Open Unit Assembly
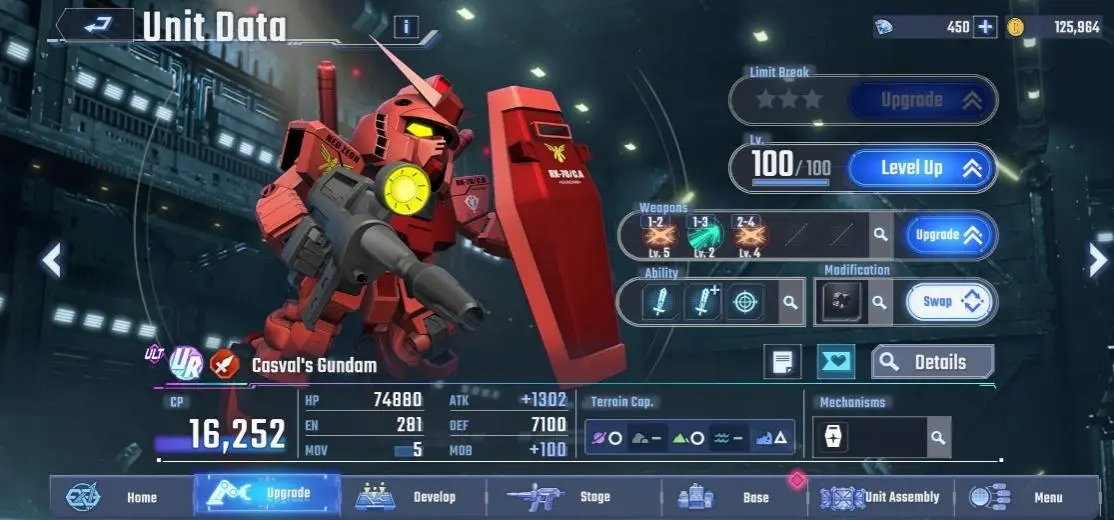This screenshot has height=520, width=1114. [882, 497]
